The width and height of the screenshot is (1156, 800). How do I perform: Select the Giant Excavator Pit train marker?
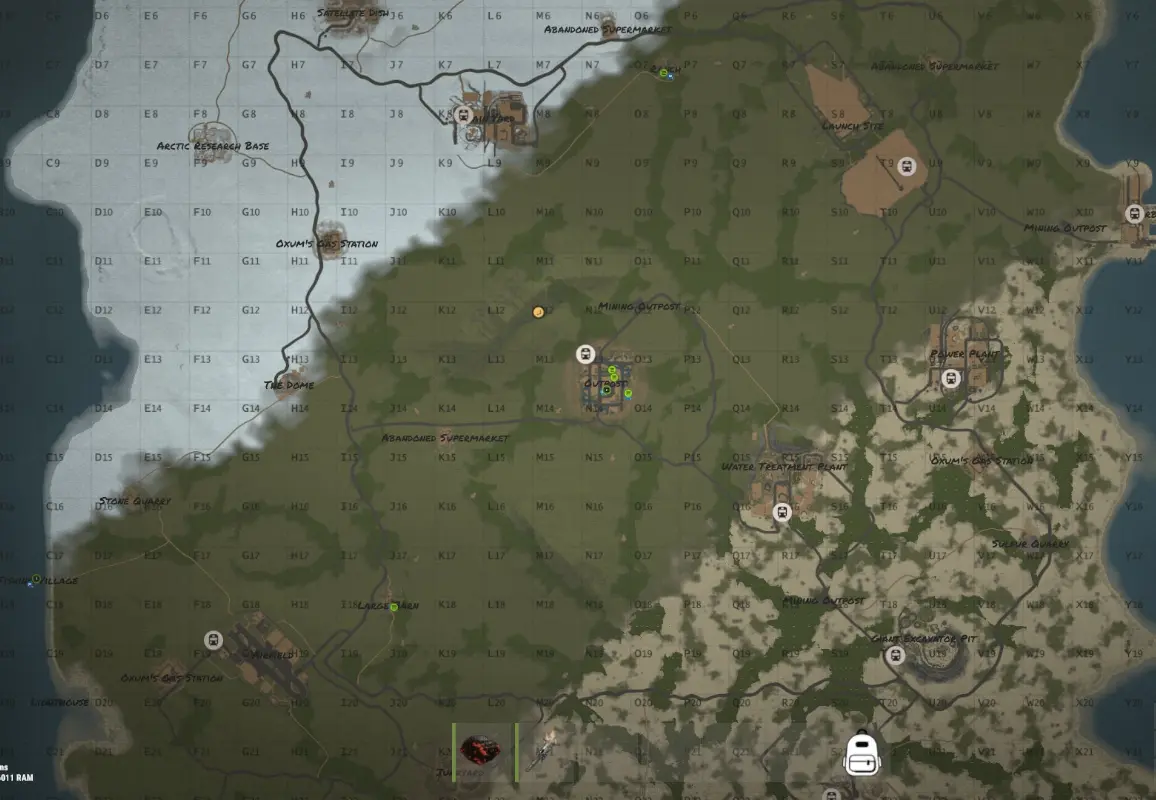pyautogui.click(x=895, y=656)
